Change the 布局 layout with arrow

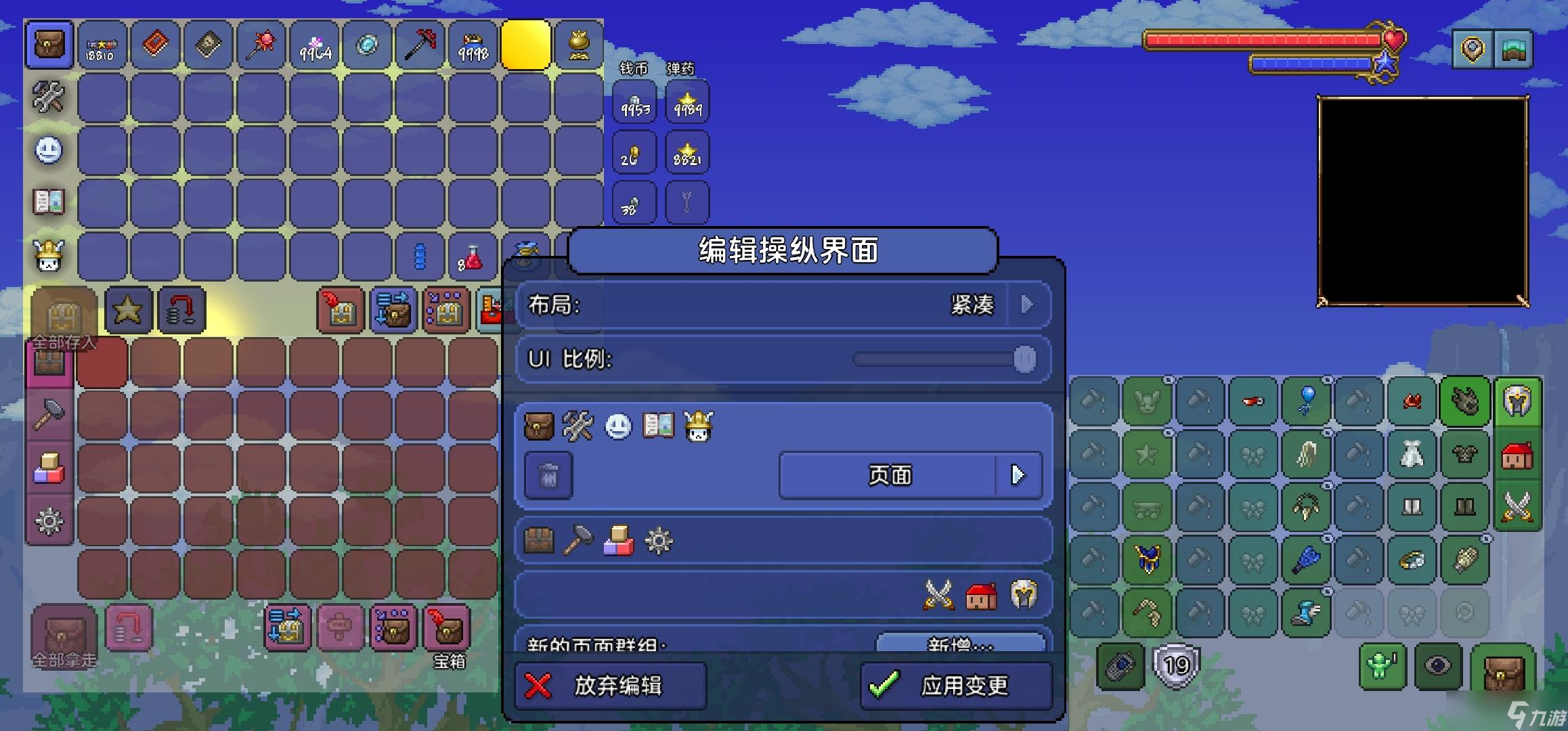1027,305
